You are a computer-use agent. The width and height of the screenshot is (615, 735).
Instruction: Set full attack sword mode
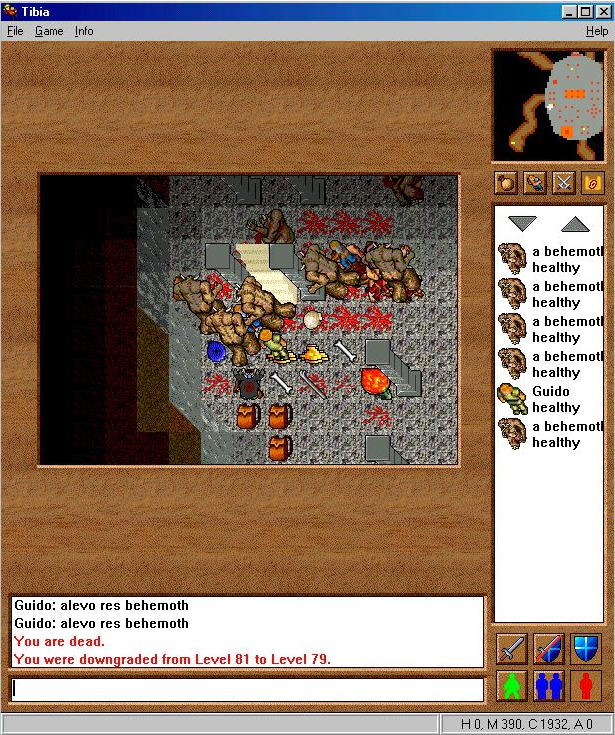[511, 649]
